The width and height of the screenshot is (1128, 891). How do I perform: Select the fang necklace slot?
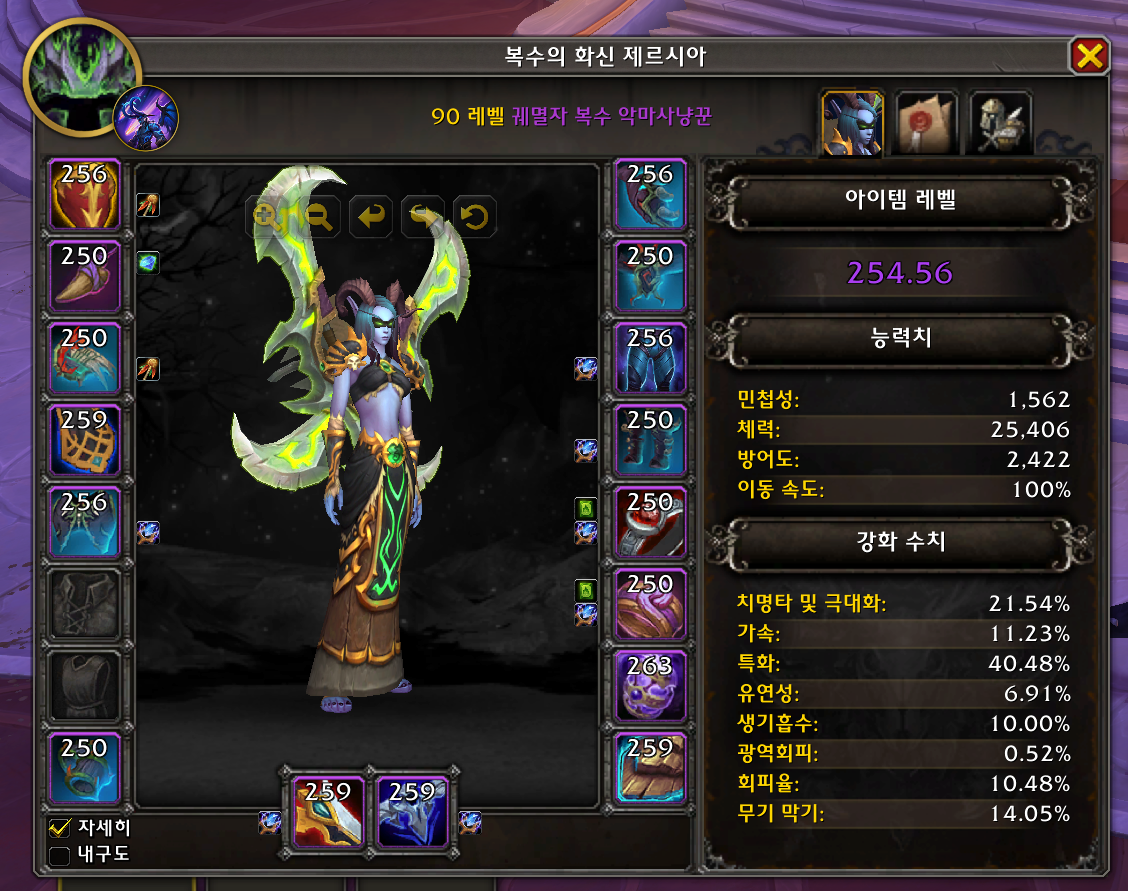coord(85,276)
